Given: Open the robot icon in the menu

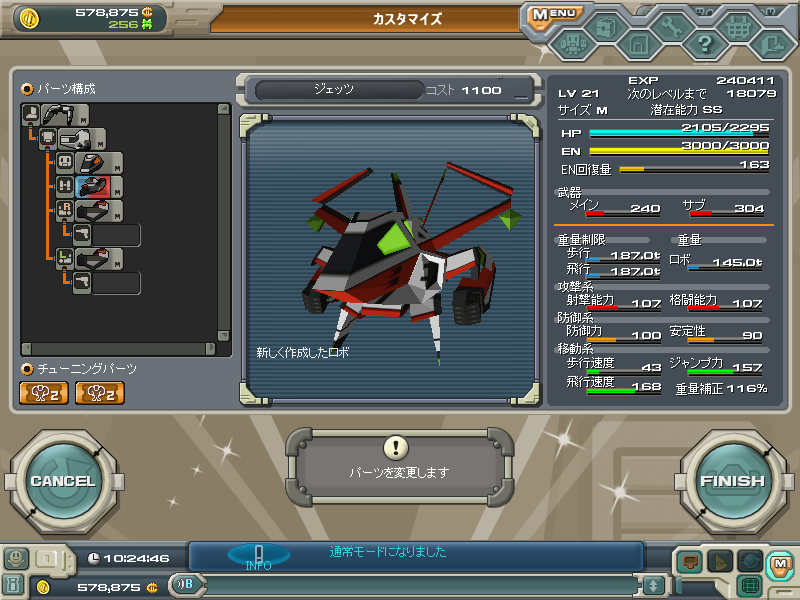Looking at the screenshot, I should (573, 45).
